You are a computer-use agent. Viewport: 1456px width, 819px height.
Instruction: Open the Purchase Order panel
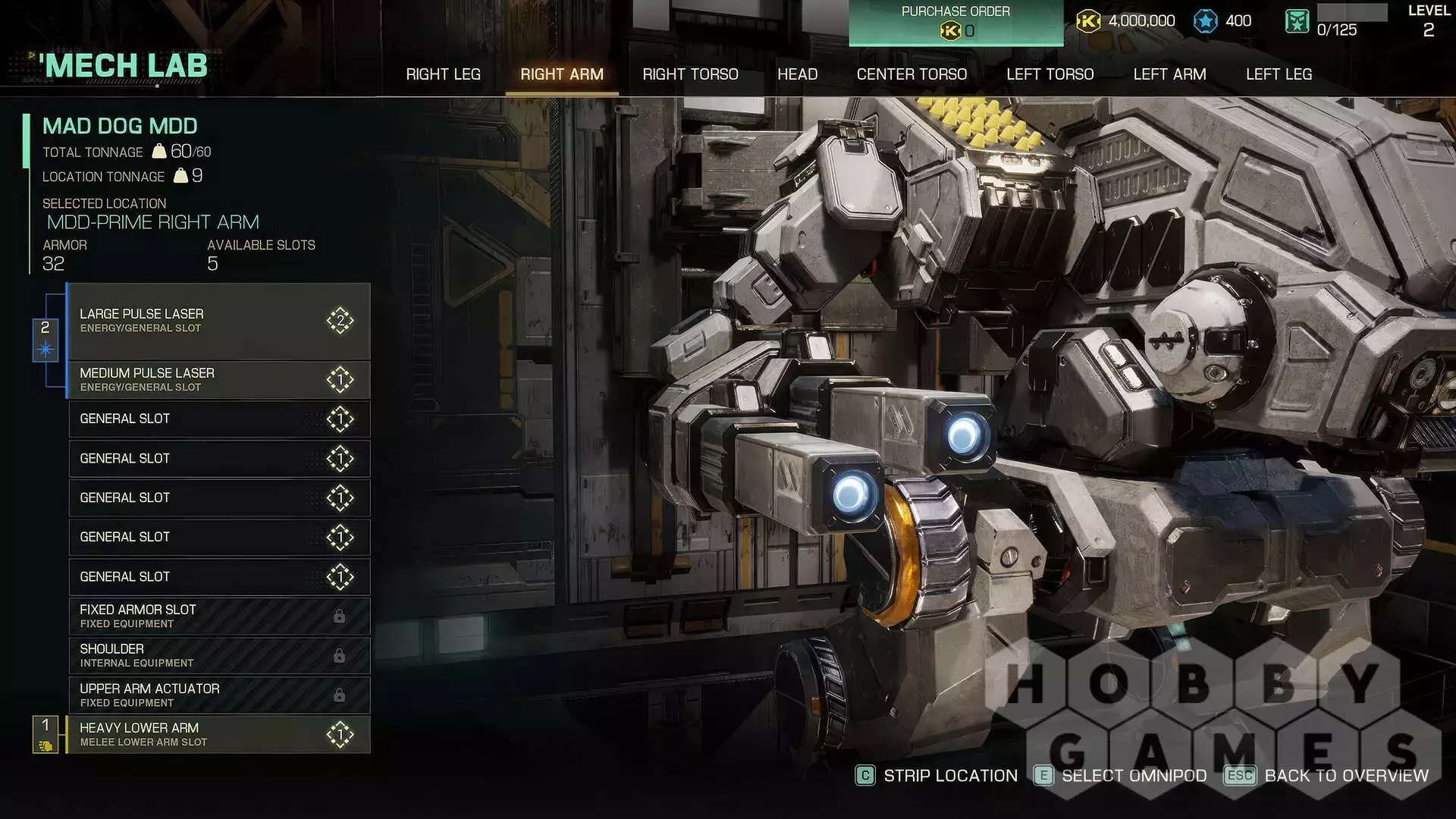[x=955, y=23]
